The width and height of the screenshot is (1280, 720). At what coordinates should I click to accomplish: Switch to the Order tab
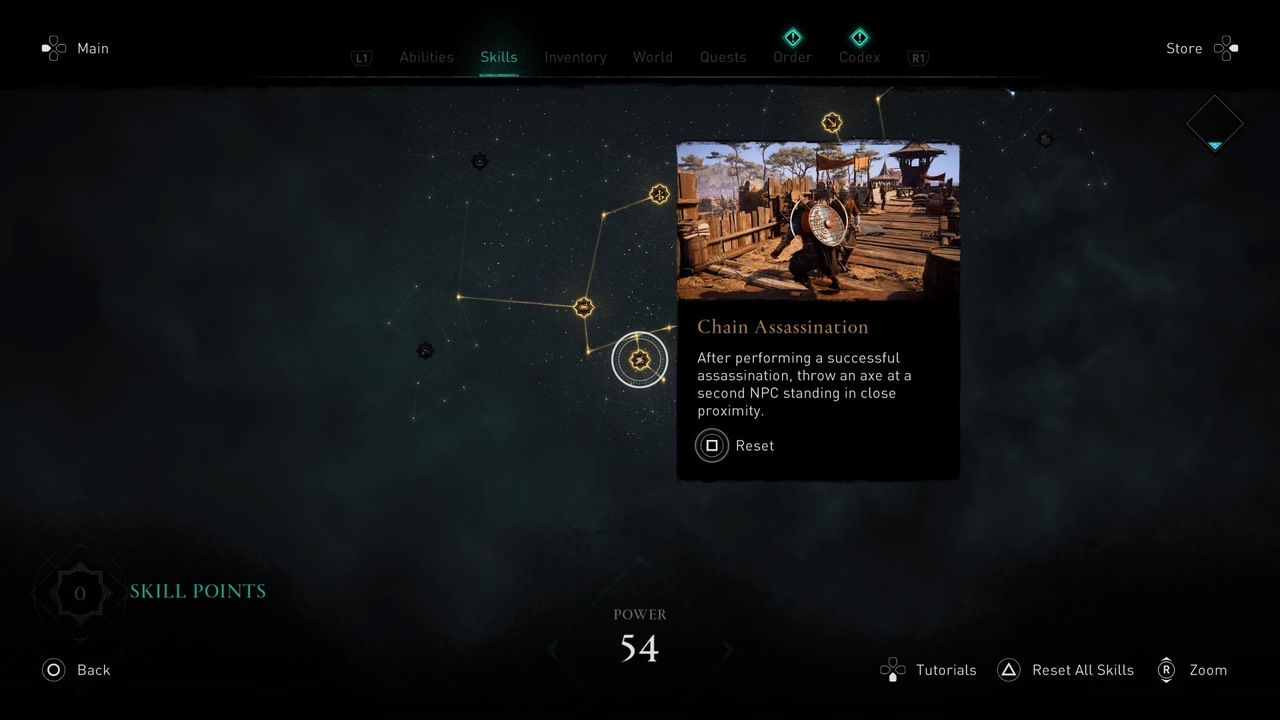coord(792,57)
